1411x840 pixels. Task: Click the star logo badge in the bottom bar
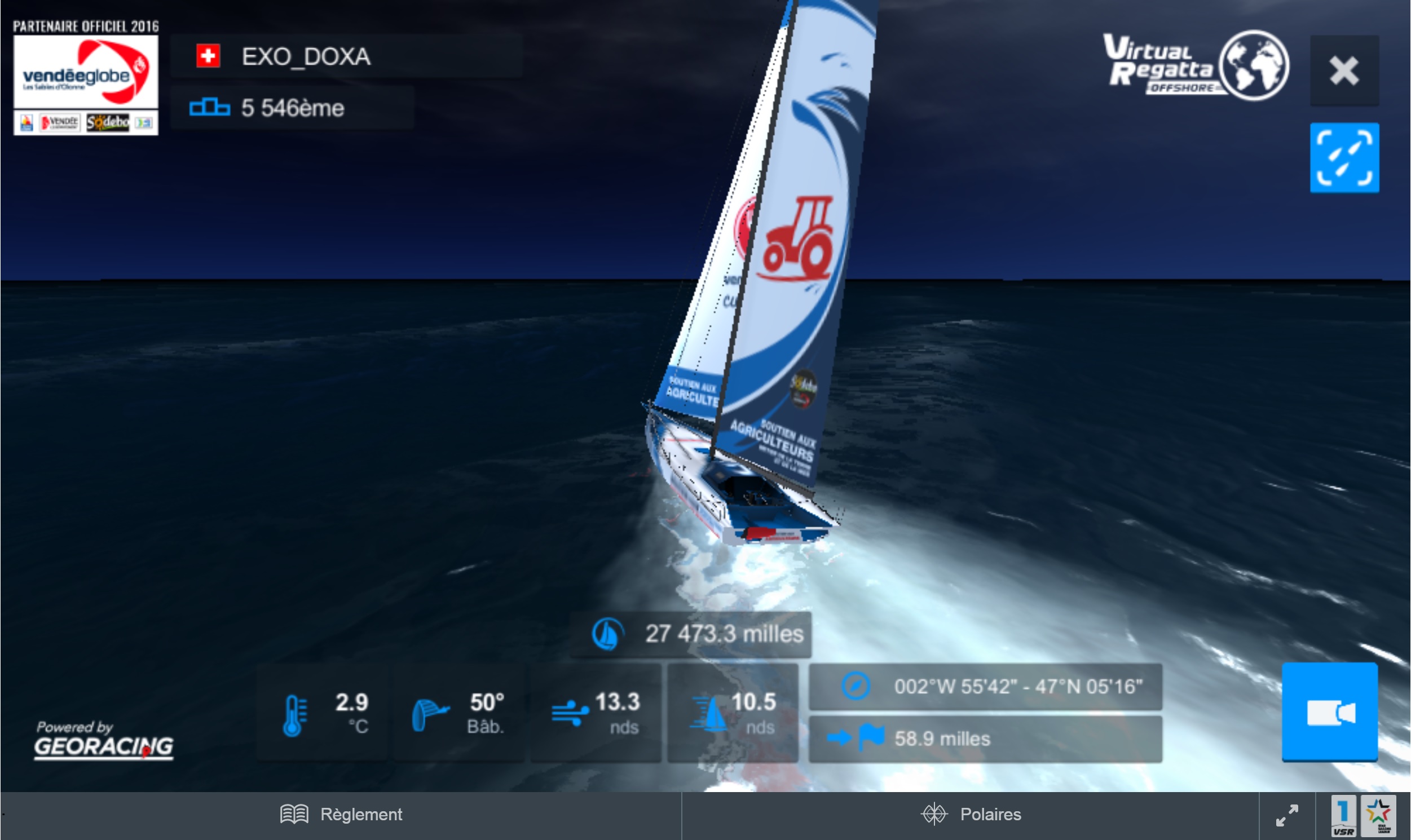click(x=1378, y=816)
